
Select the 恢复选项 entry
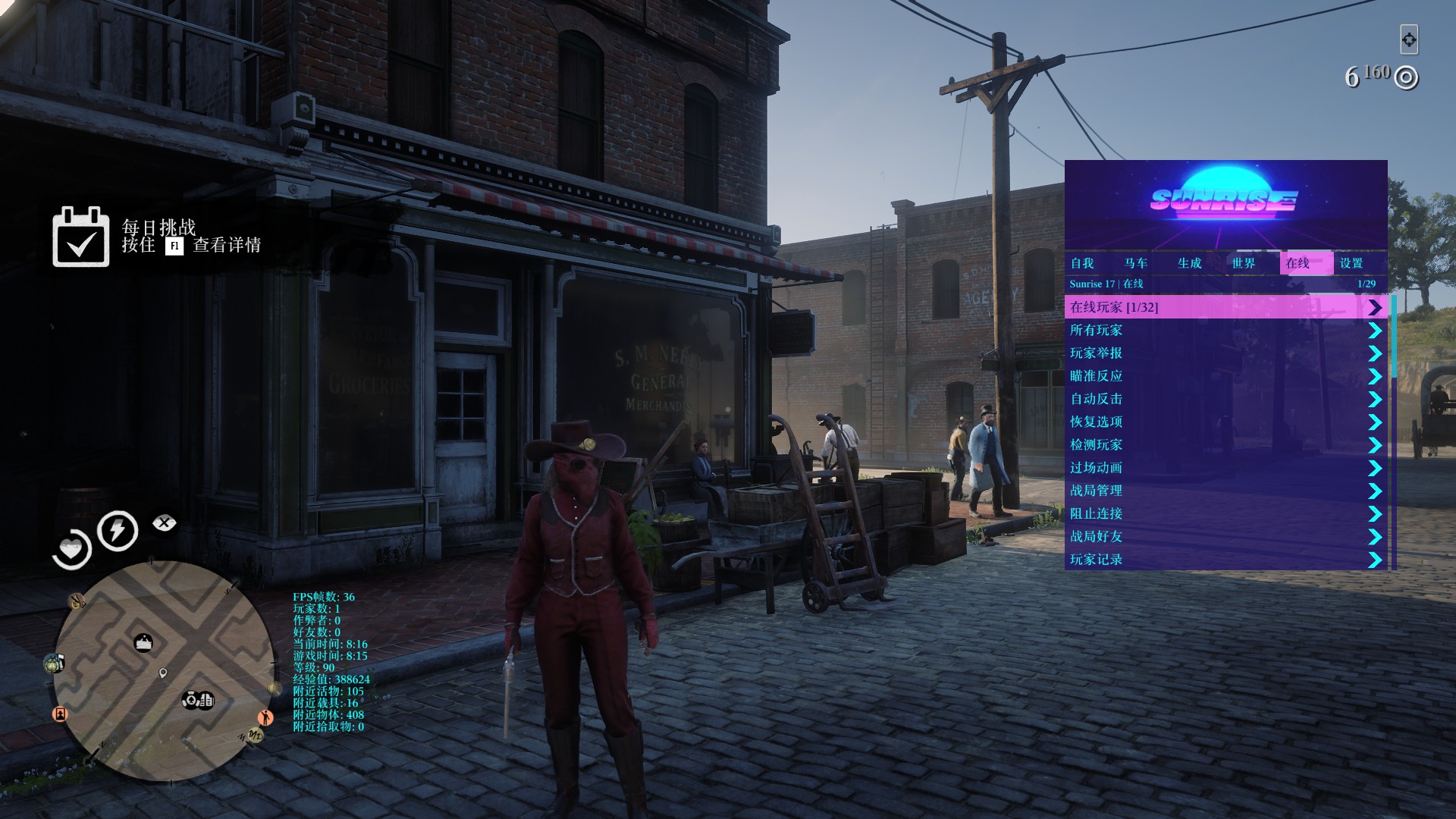click(1096, 422)
